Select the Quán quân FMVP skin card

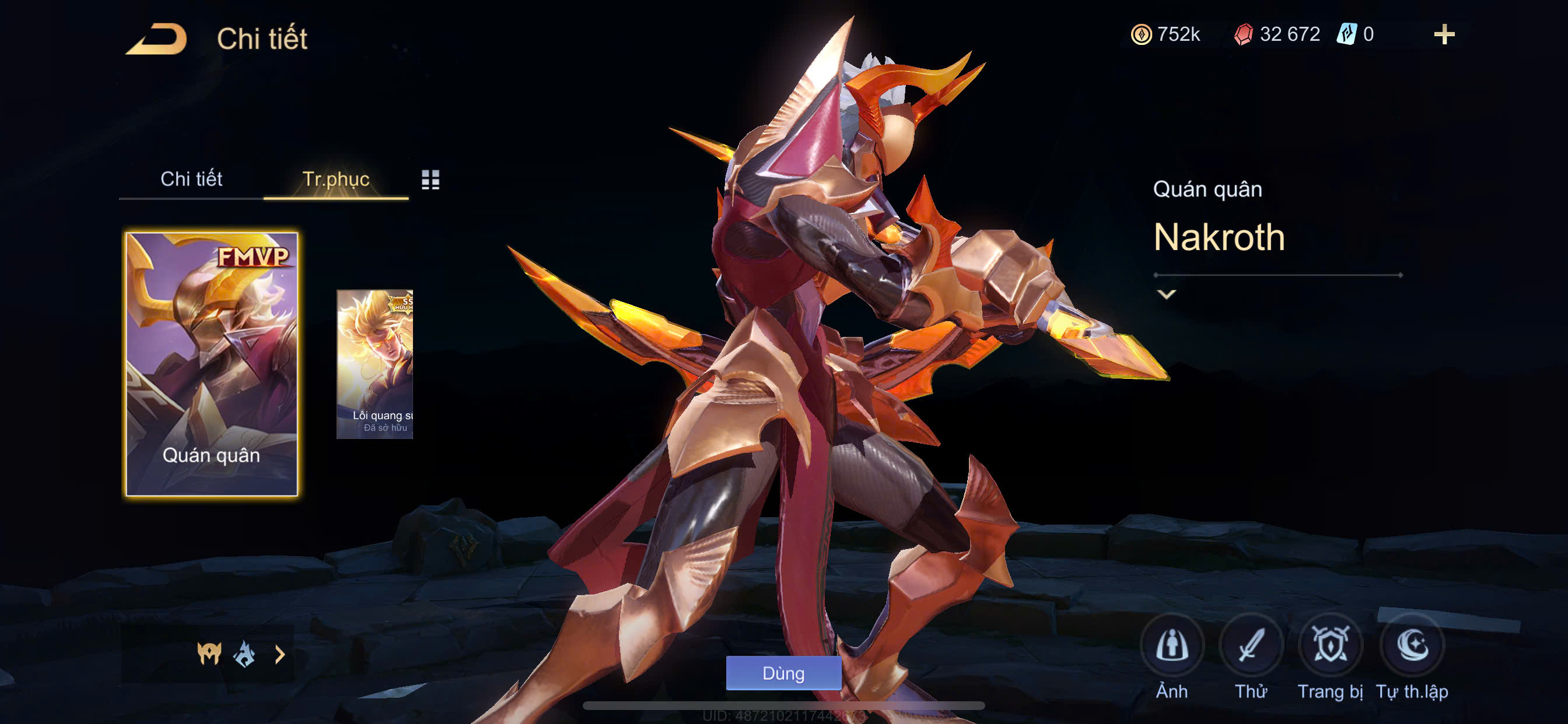coord(211,364)
